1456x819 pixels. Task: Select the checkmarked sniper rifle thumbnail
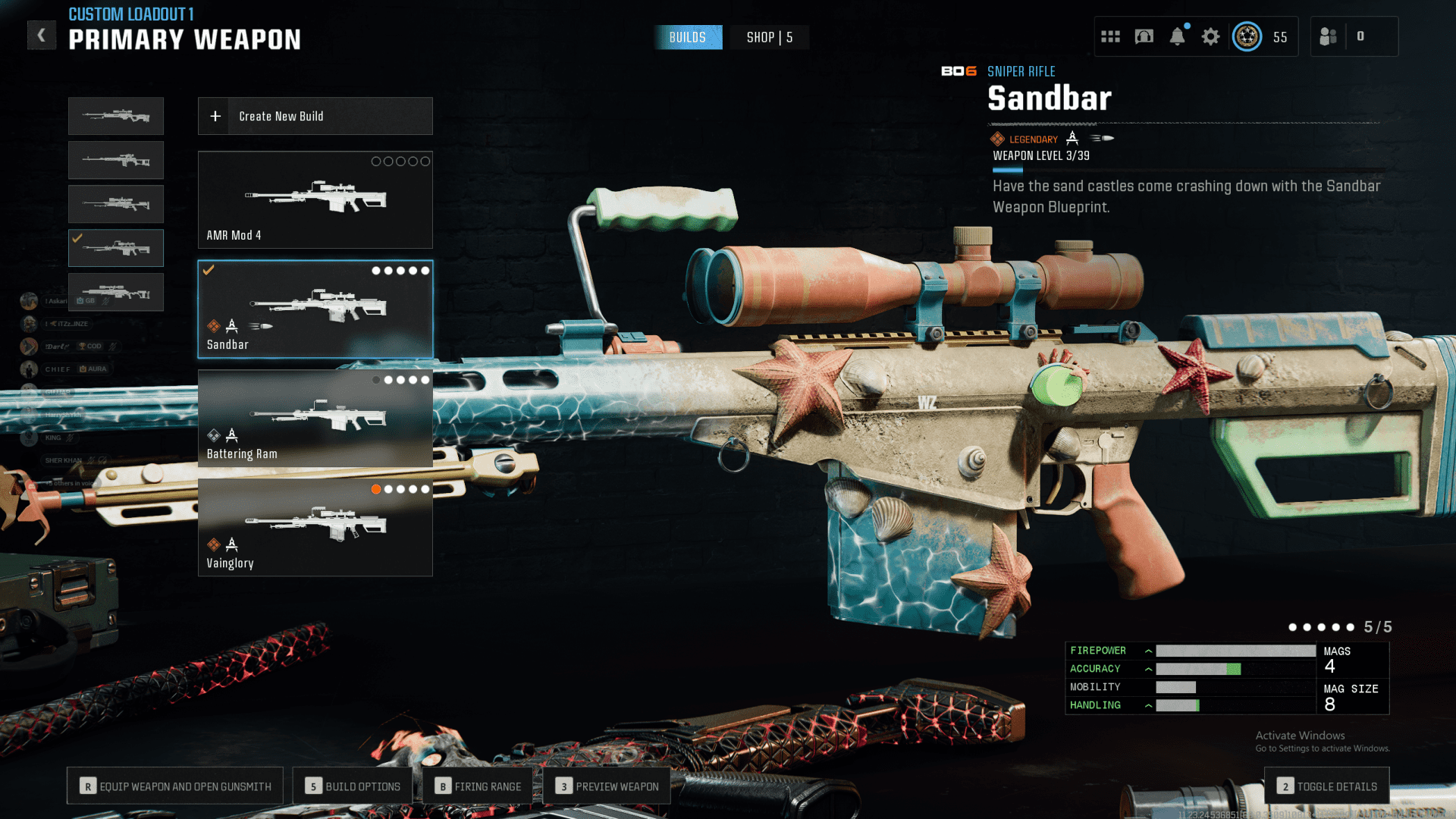116,248
